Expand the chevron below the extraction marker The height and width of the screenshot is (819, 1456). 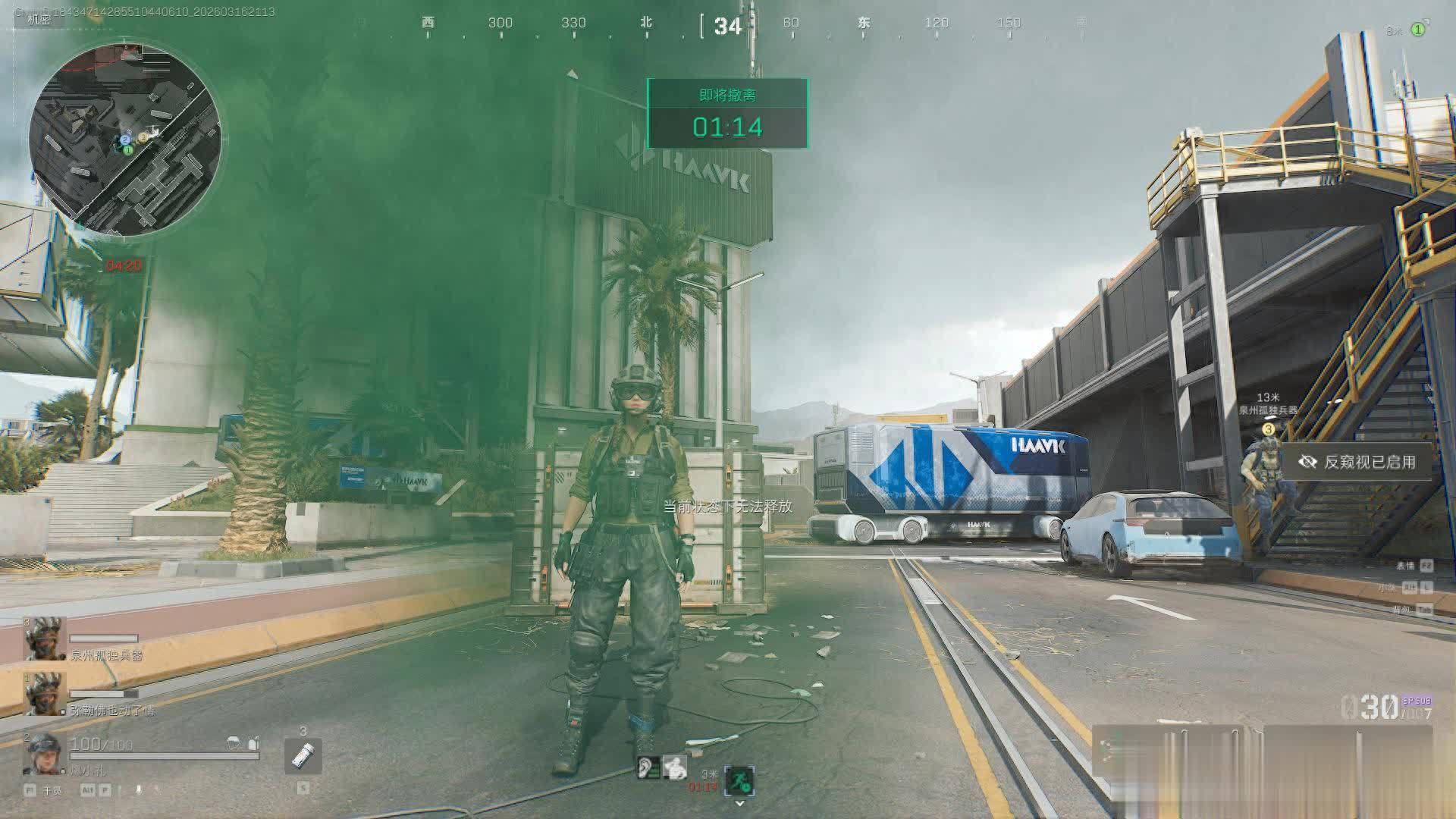pos(739,804)
